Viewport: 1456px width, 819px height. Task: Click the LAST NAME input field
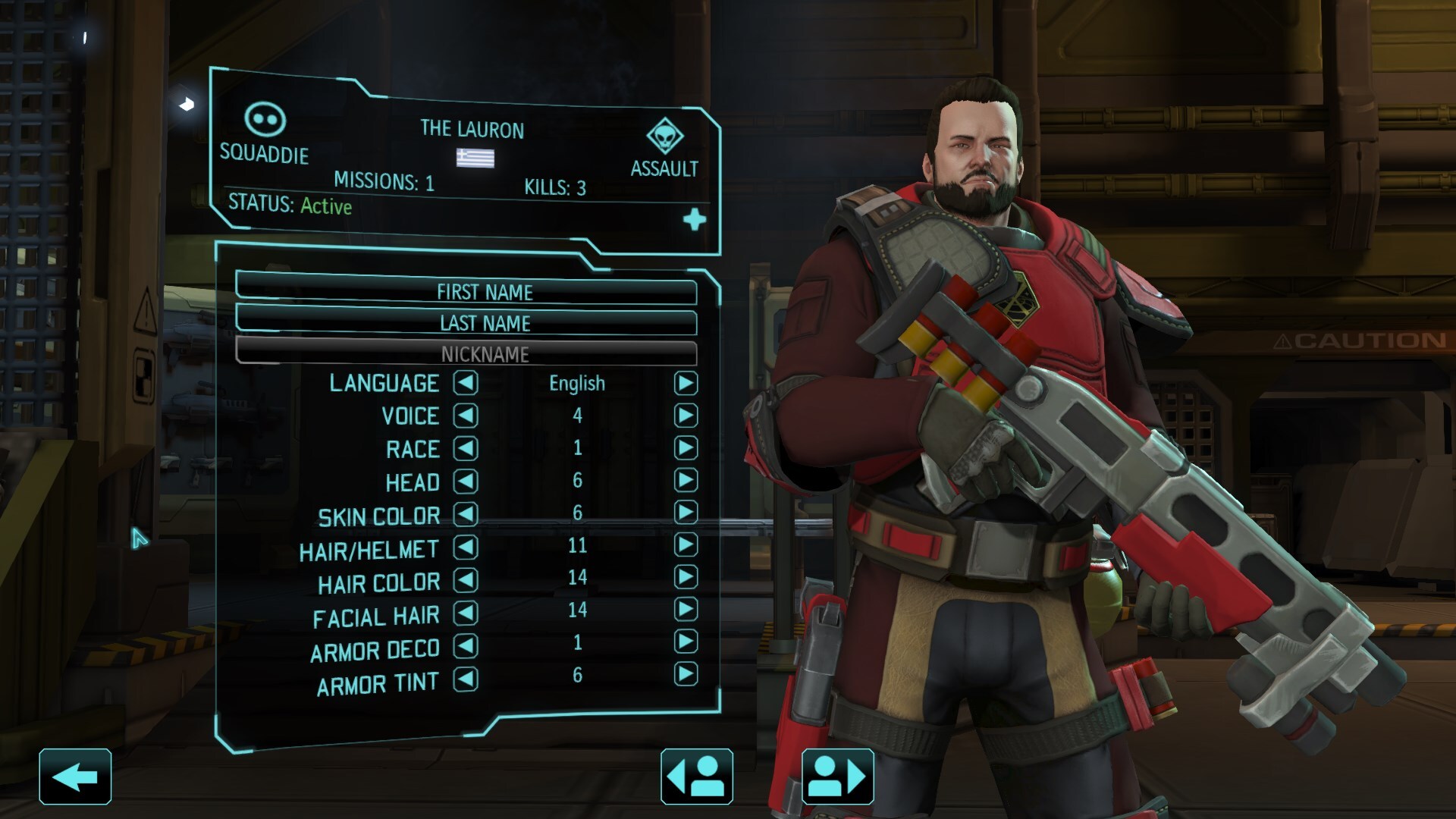(x=485, y=323)
